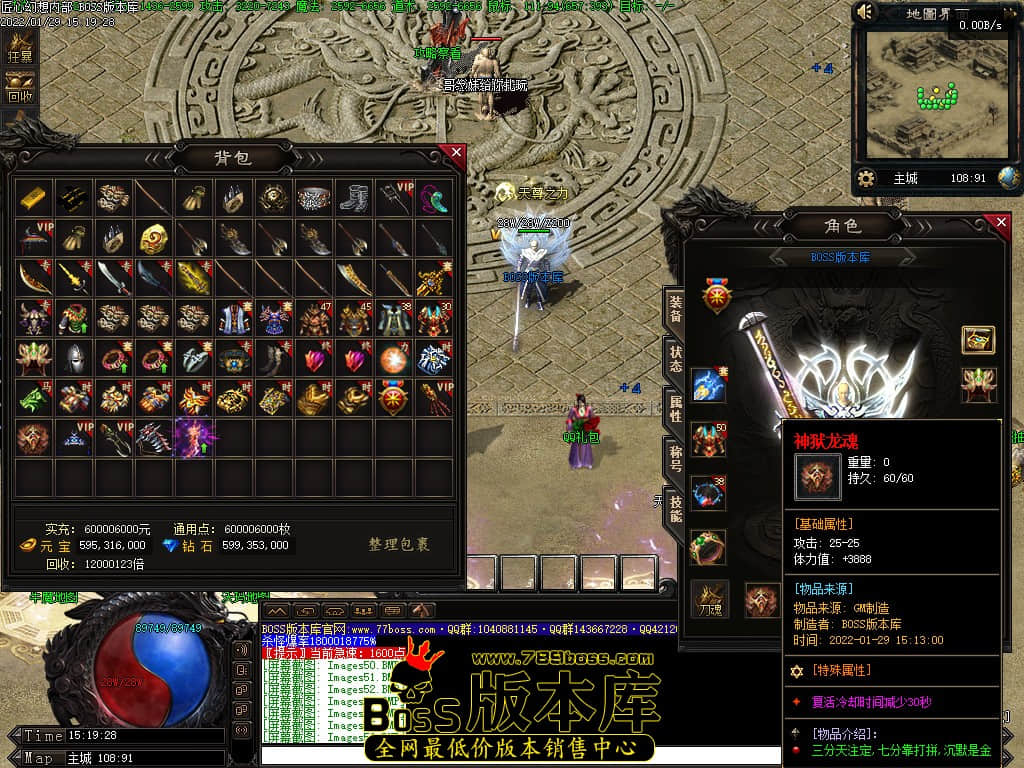Open the 回收 recycle button
The image size is (1024, 768).
[20, 91]
